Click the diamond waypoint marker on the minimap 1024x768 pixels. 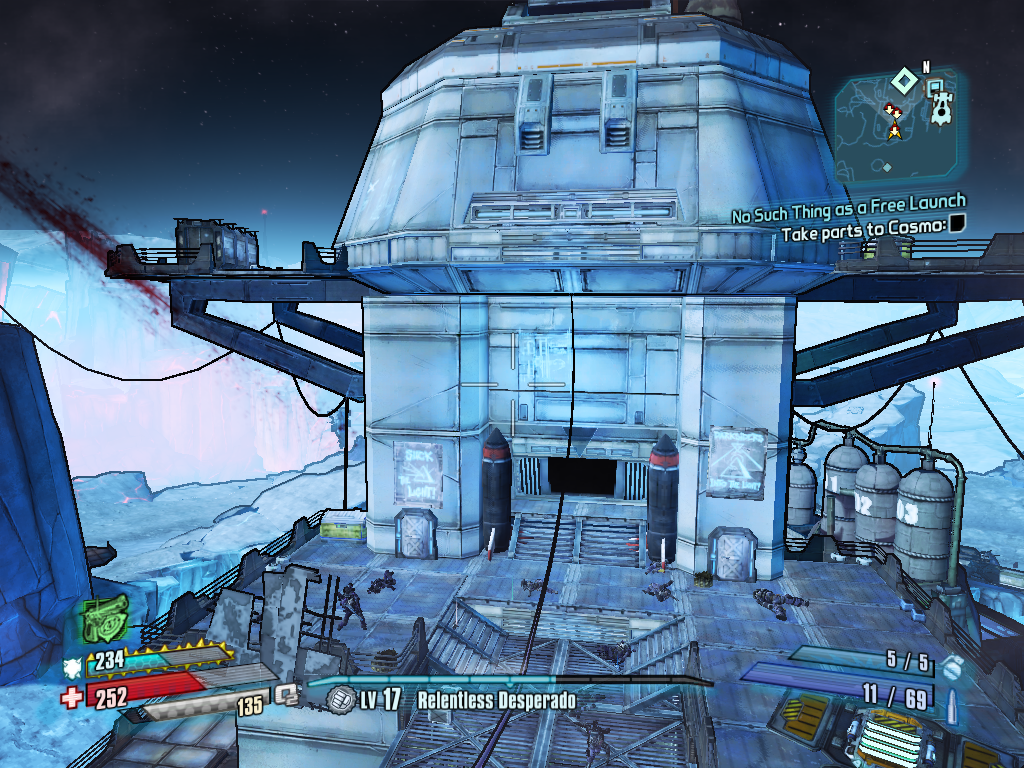click(x=903, y=78)
